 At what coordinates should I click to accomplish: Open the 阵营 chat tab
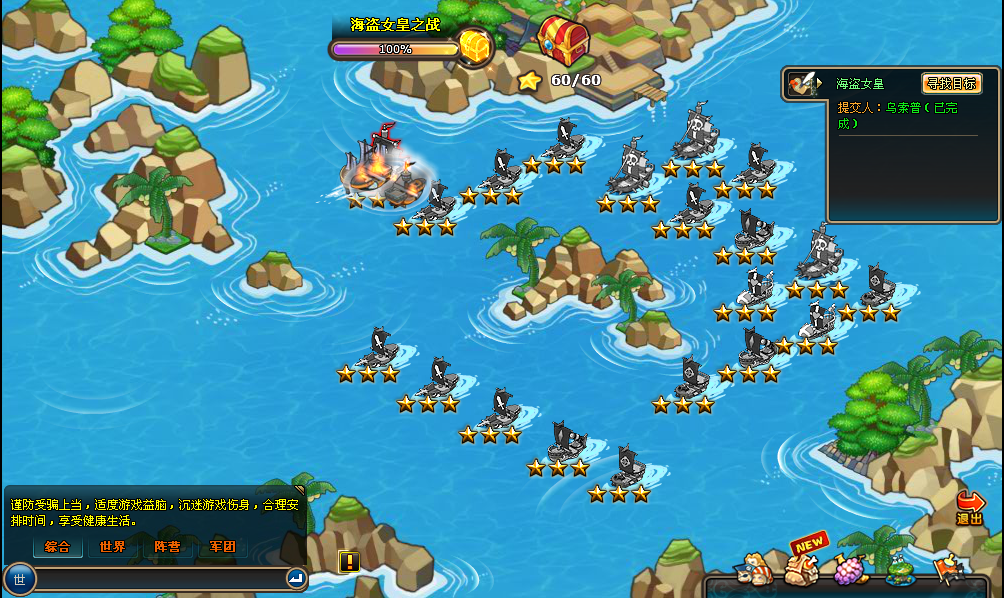[x=167, y=547]
